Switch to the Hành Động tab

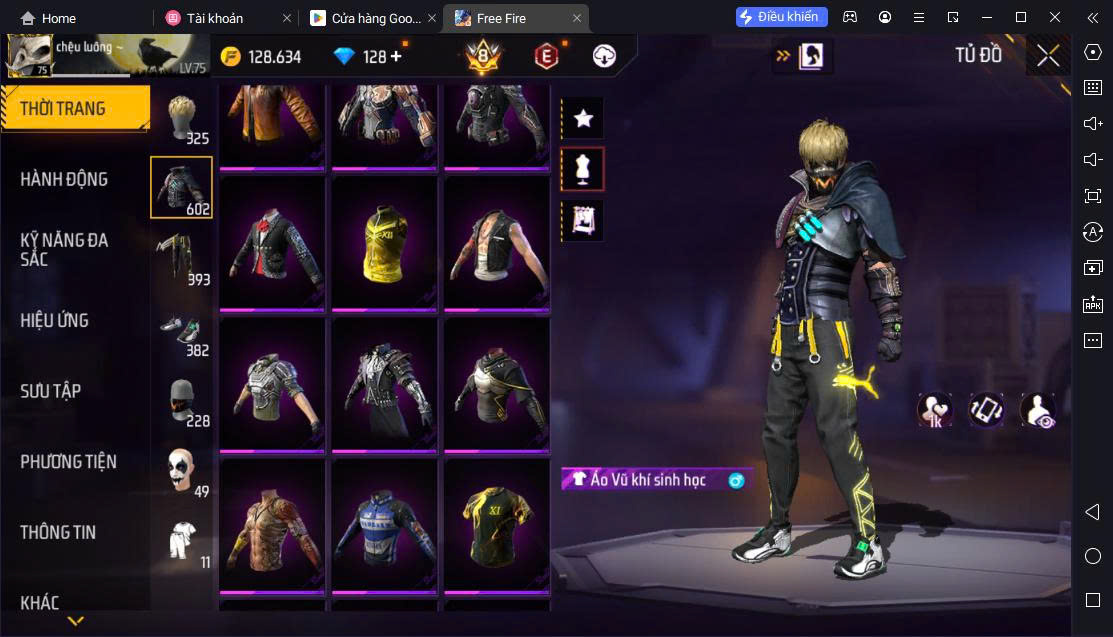click(65, 180)
